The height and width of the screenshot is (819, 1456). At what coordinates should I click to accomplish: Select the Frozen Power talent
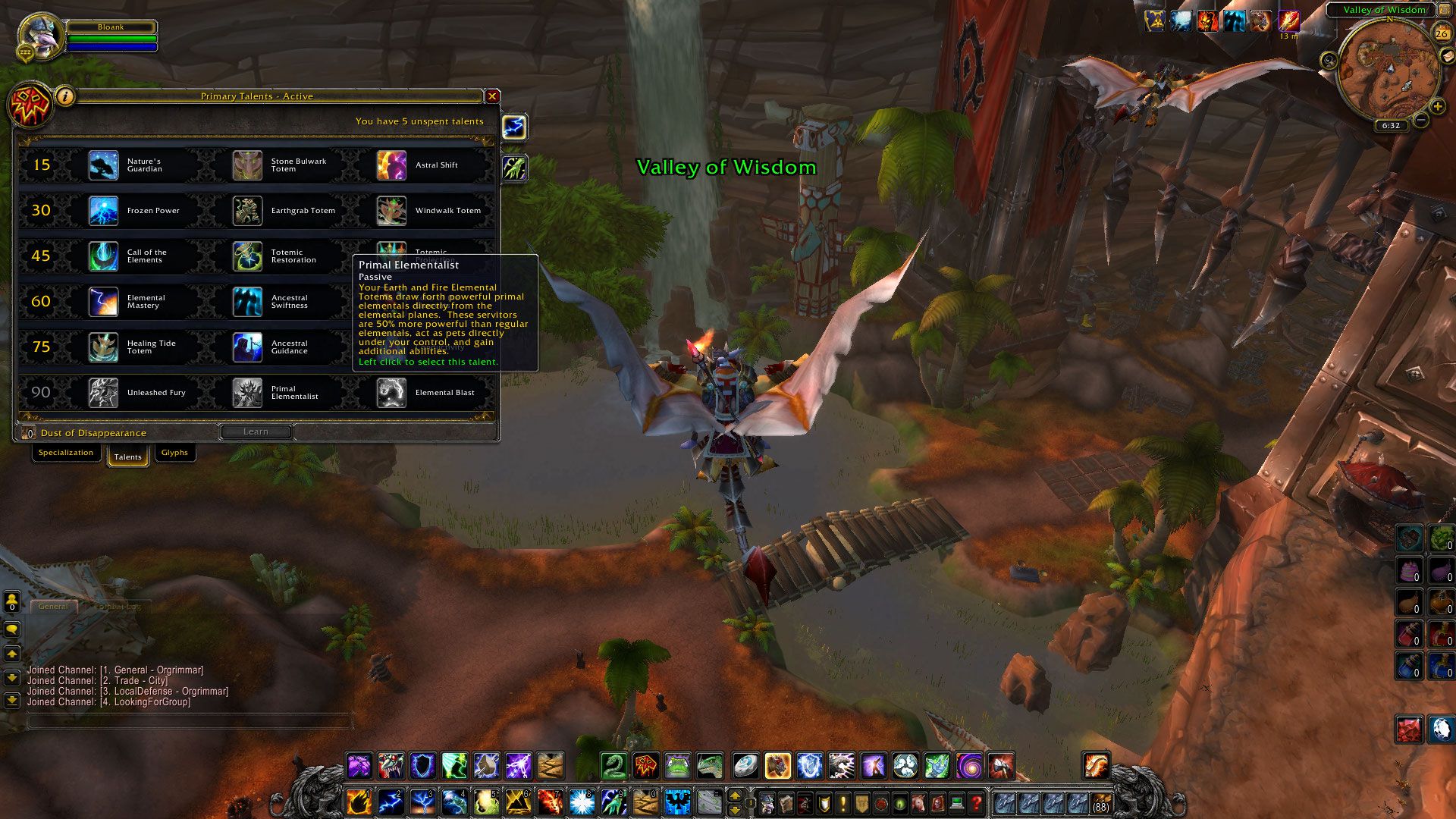104,211
